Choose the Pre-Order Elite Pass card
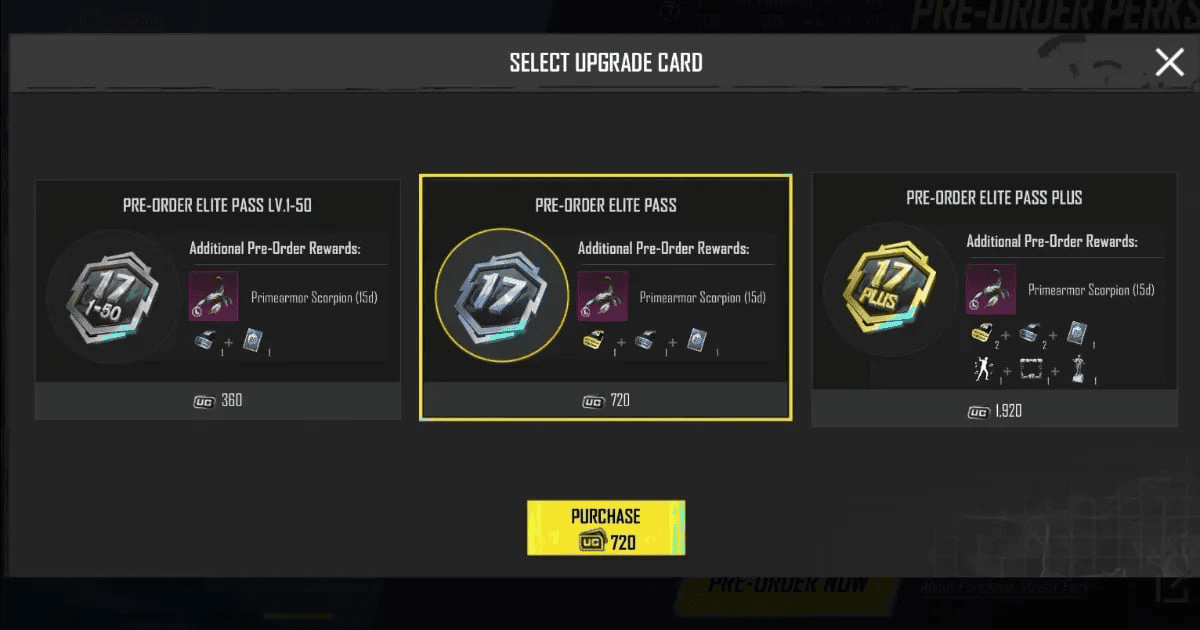Screen dimensions: 1200x630 pos(605,297)
